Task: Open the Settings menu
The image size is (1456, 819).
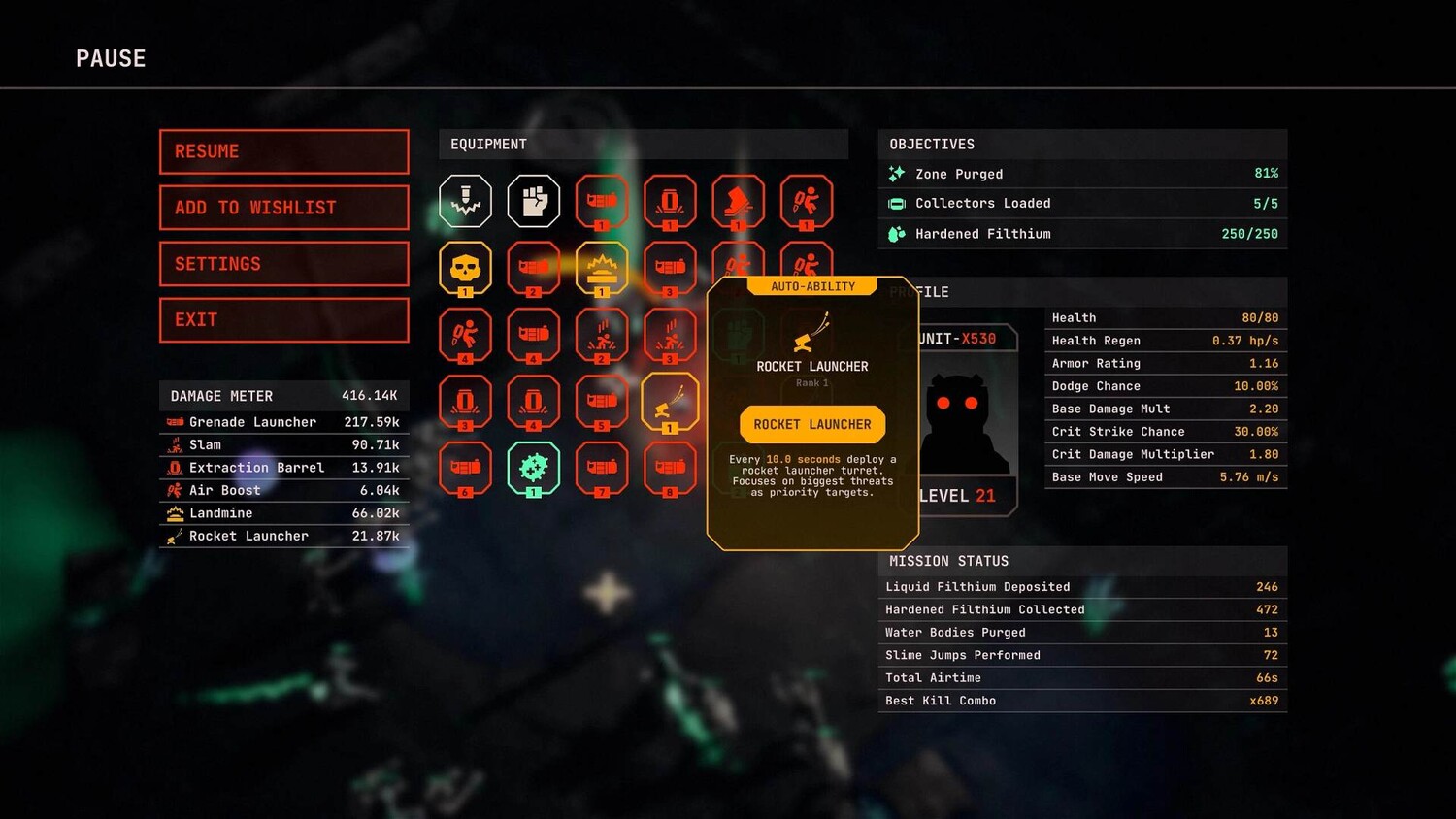Action: (x=283, y=264)
